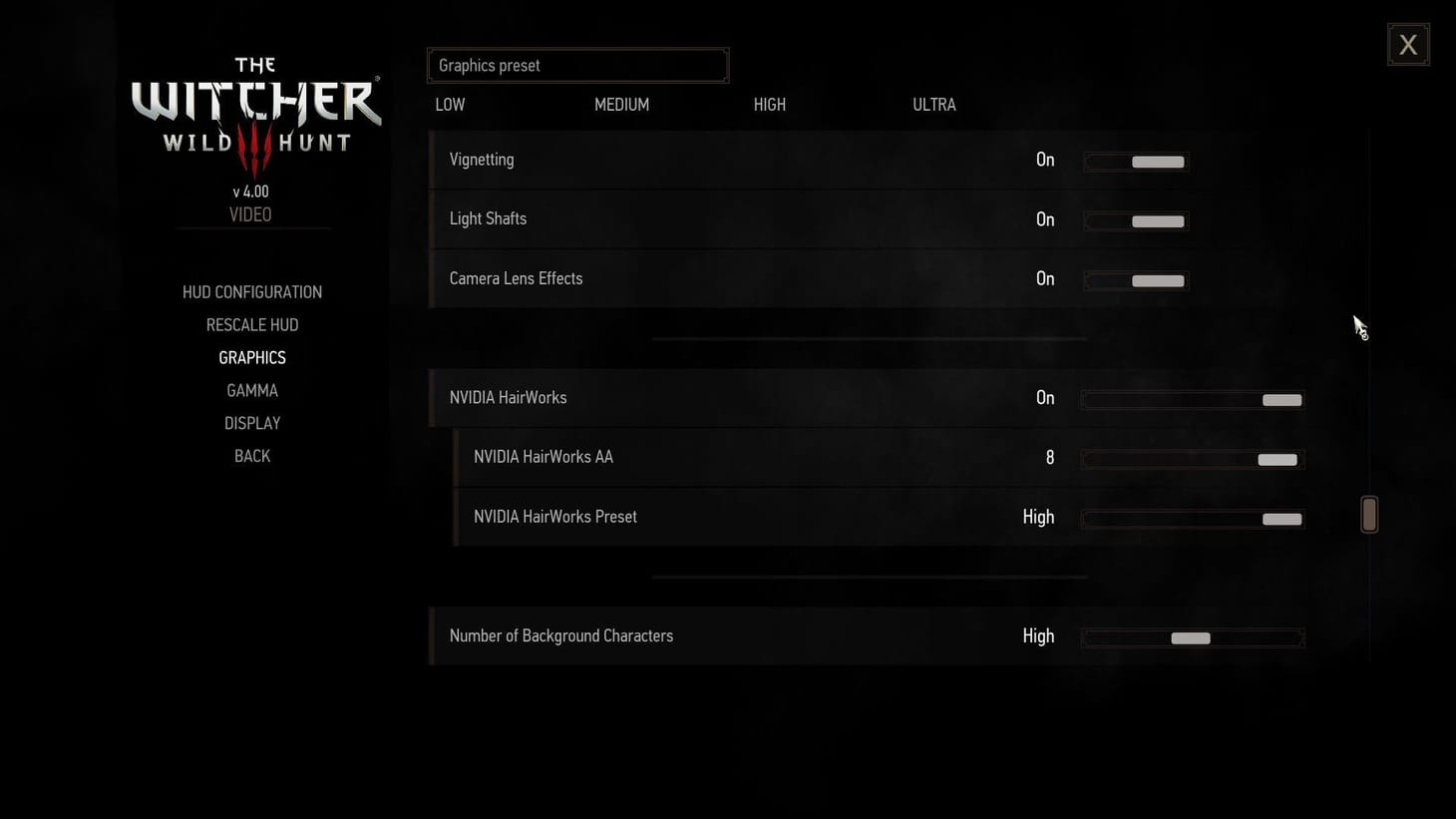
Task: Open the DISPLAY settings section
Action: [x=251, y=423]
